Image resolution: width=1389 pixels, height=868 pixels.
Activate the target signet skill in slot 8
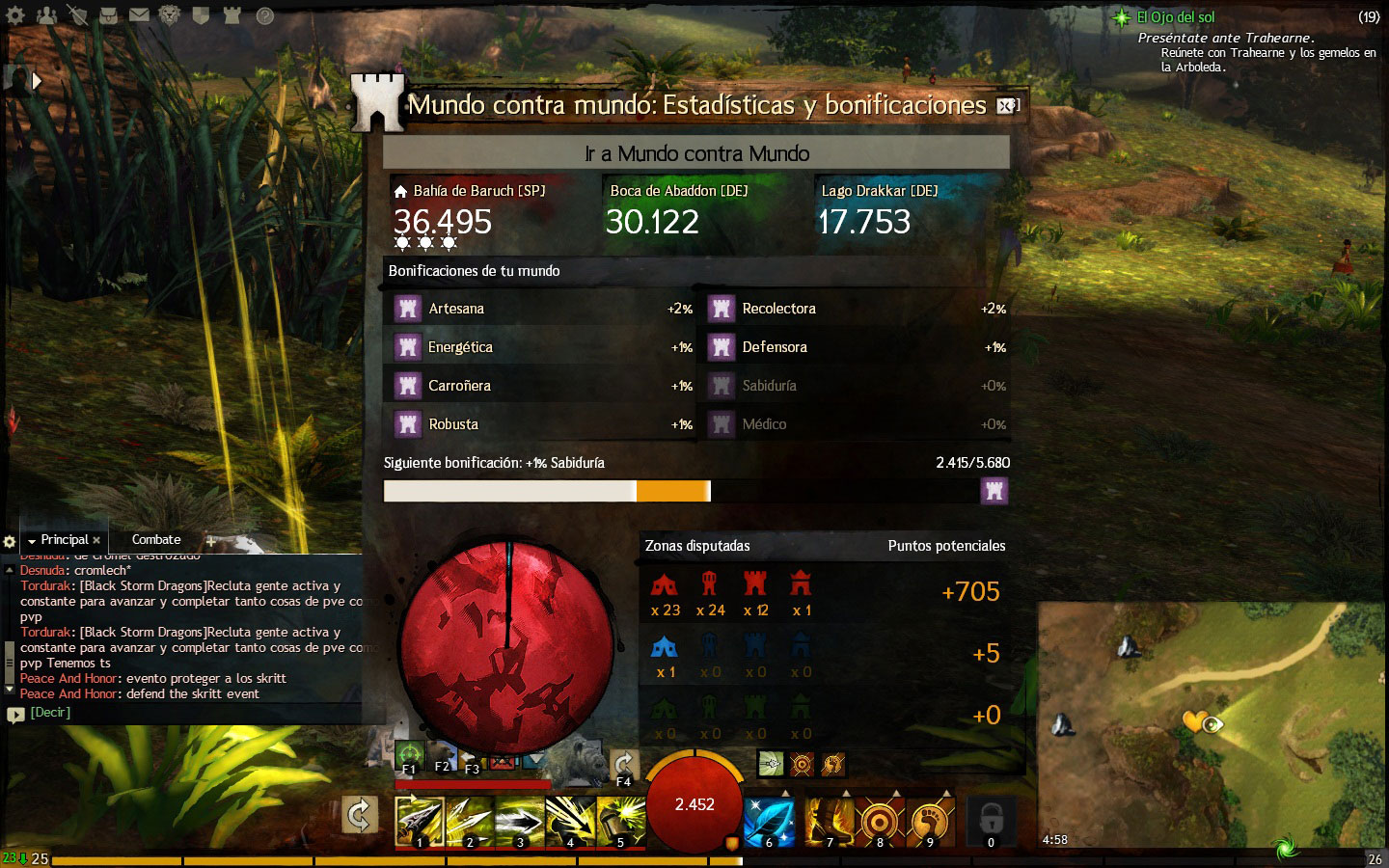(x=879, y=822)
